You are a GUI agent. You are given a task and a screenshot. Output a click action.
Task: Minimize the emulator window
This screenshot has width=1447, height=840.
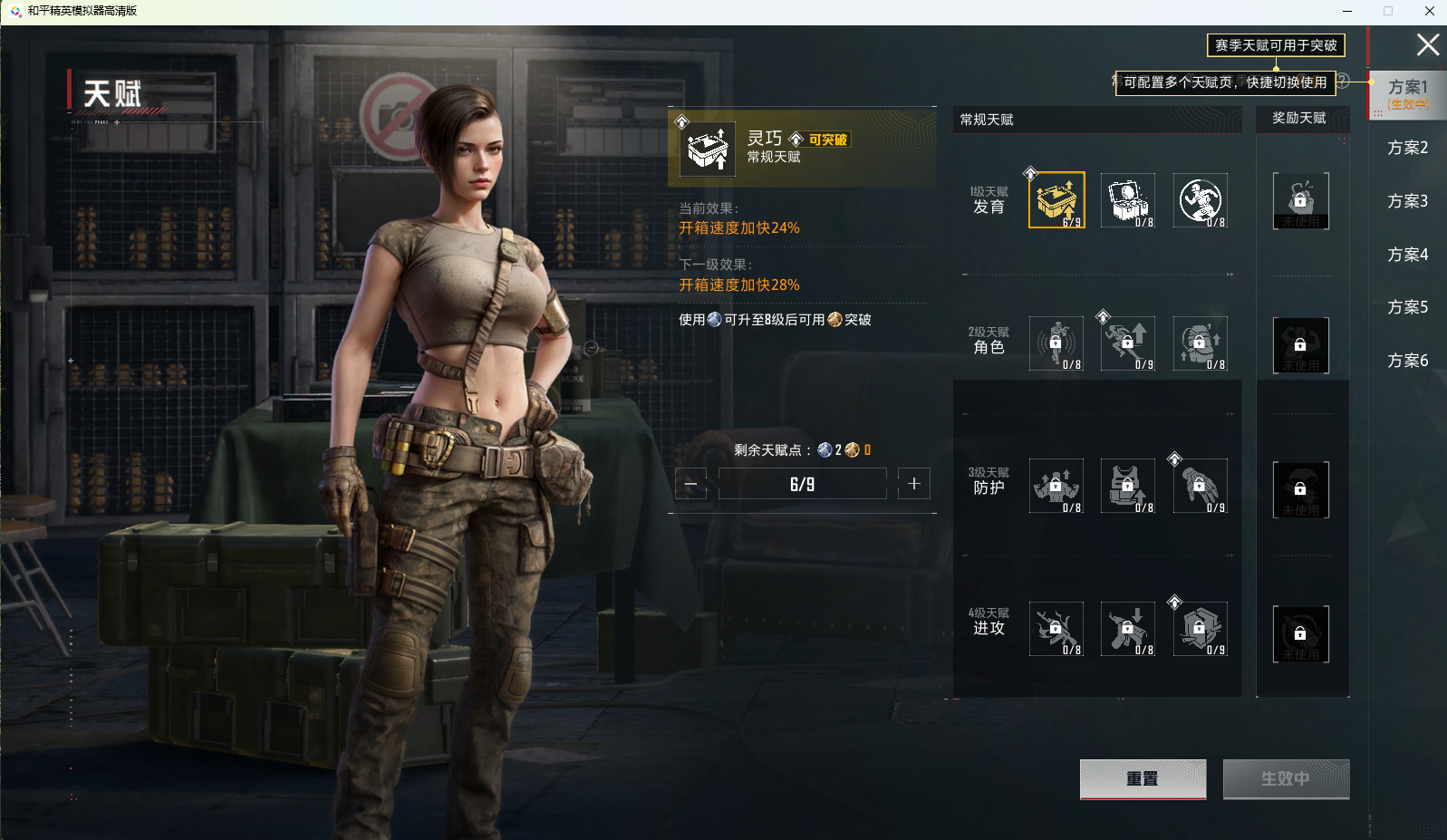1347,11
